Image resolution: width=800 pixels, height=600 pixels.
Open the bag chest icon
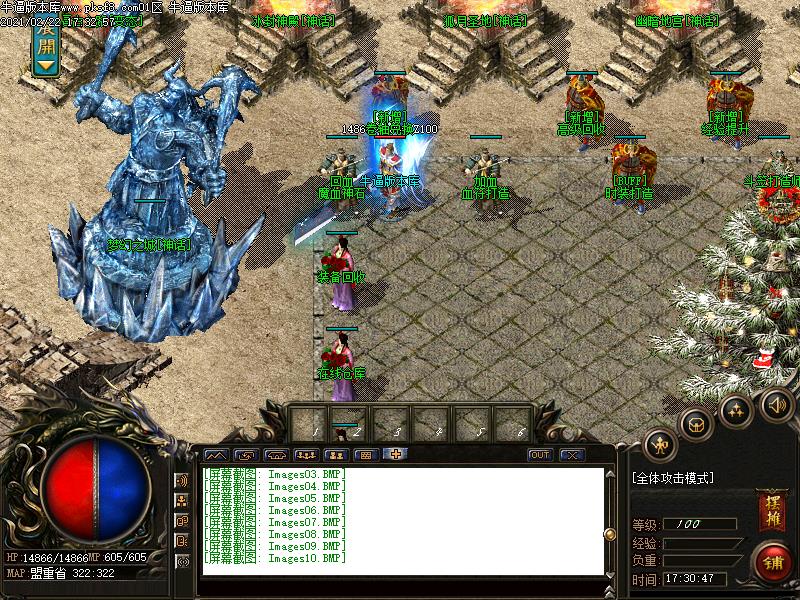(x=695, y=424)
